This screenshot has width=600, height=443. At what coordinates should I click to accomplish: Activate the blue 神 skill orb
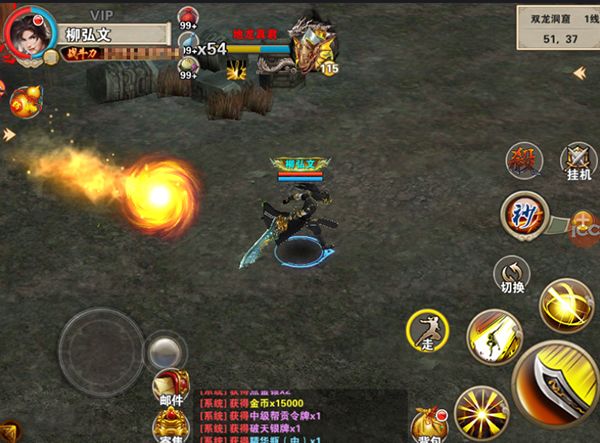(x=523, y=215)
